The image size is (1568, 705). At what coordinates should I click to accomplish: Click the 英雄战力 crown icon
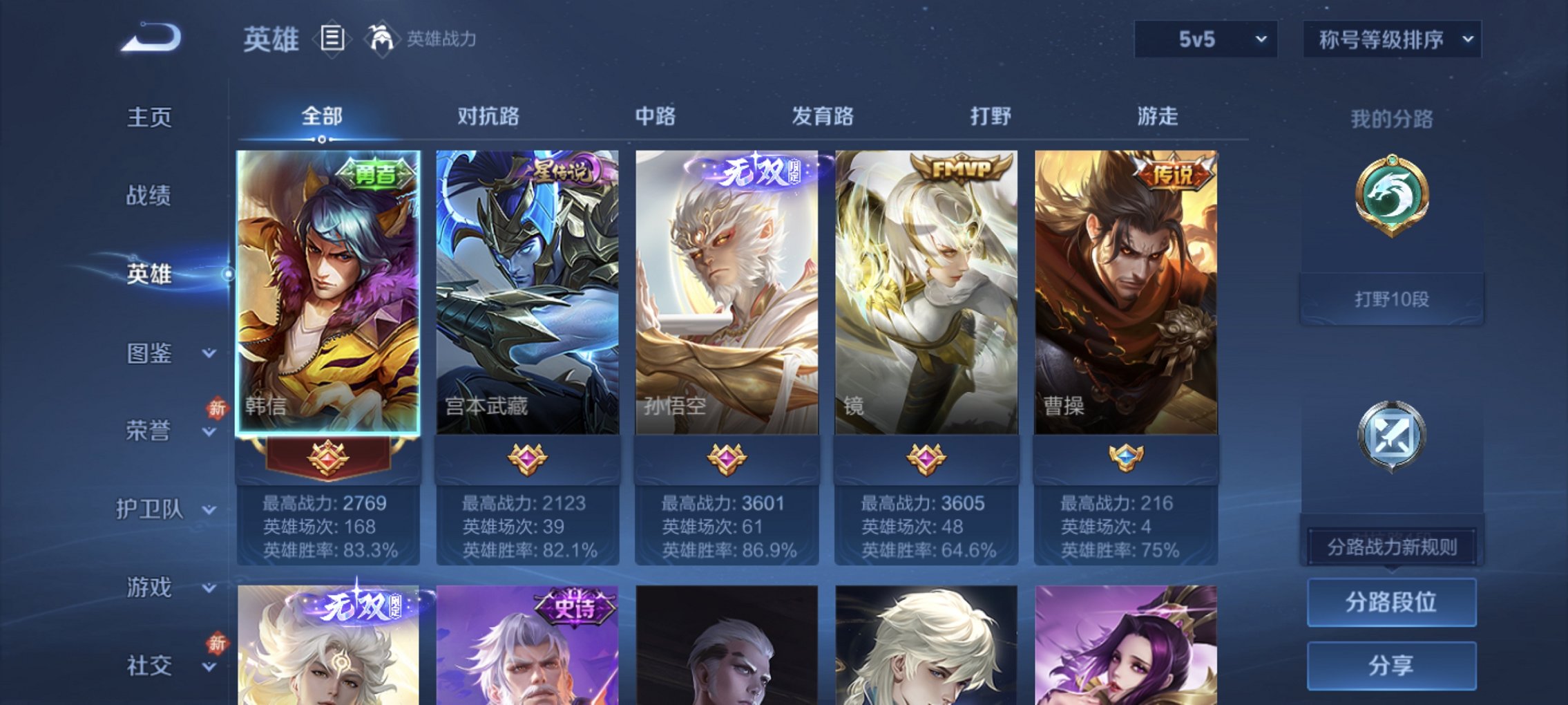click(383, 38)
